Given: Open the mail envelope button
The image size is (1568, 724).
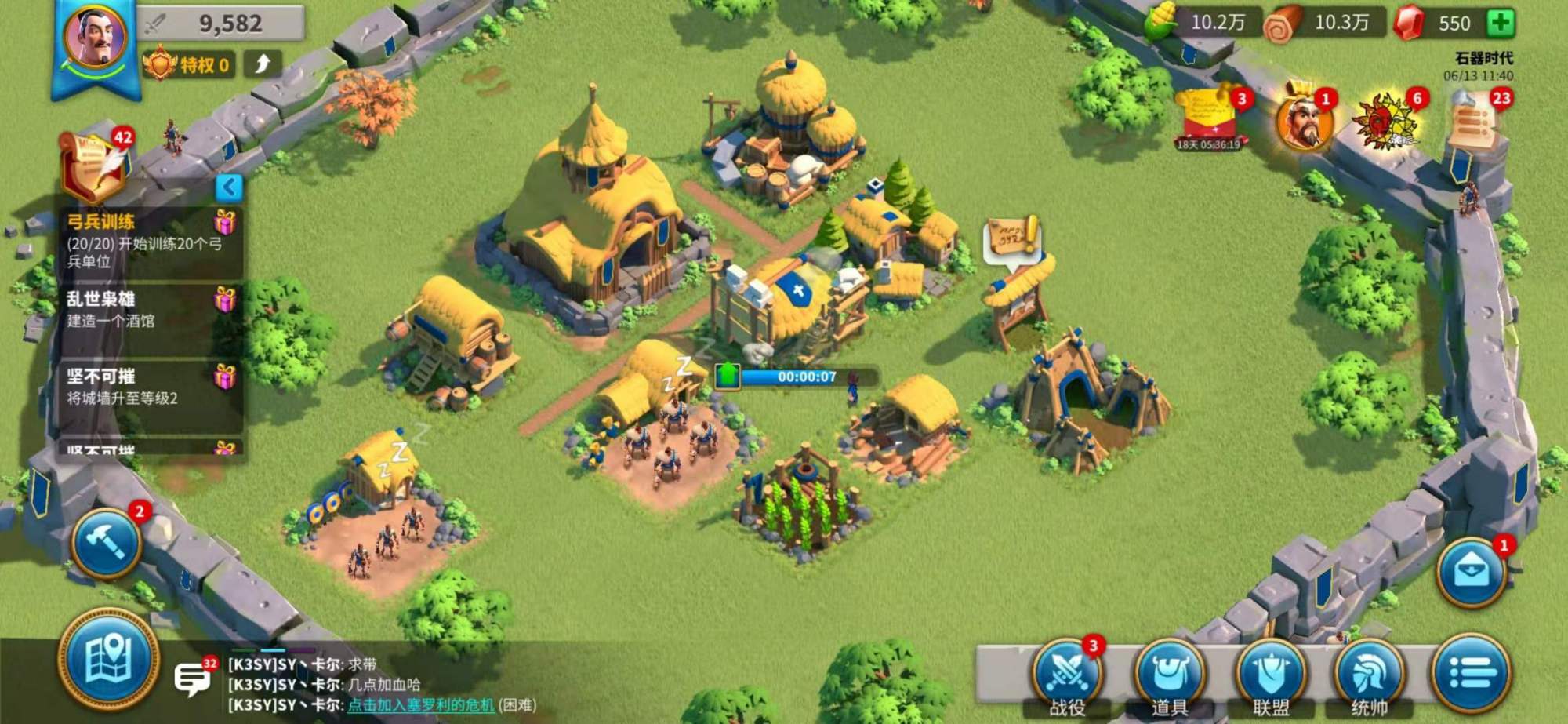Looking at the screenshot, I should click(1472, 573).
